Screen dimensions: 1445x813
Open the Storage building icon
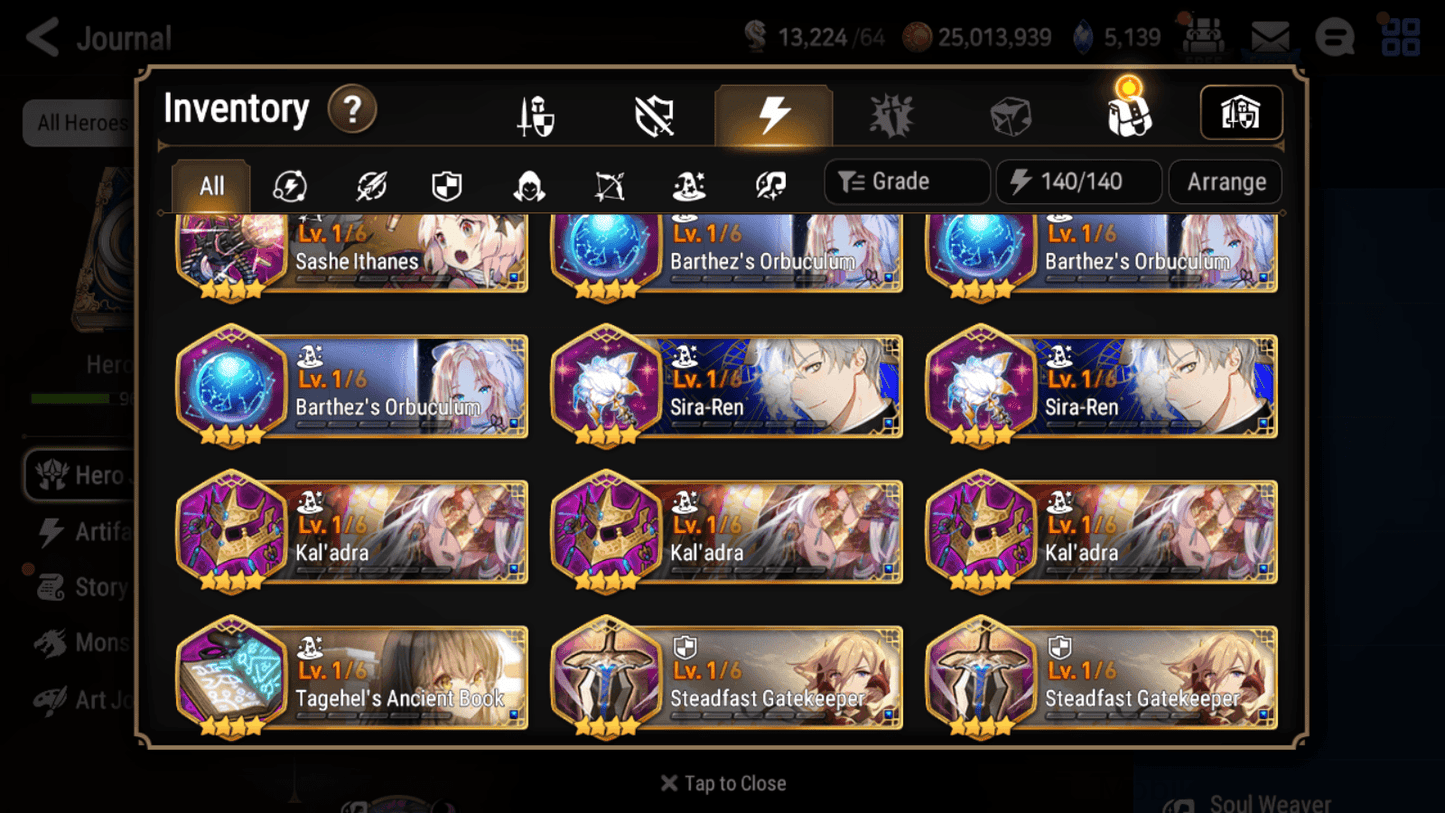pos(1240,113)
